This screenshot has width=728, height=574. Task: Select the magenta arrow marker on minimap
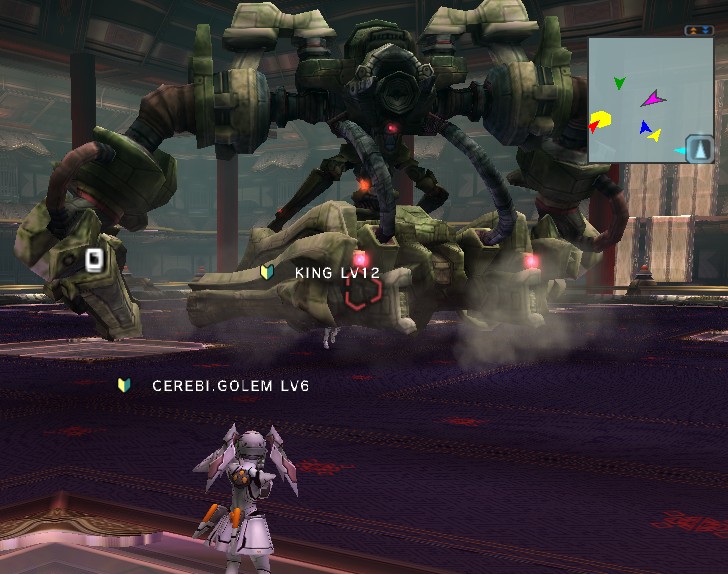pos(653,98)
